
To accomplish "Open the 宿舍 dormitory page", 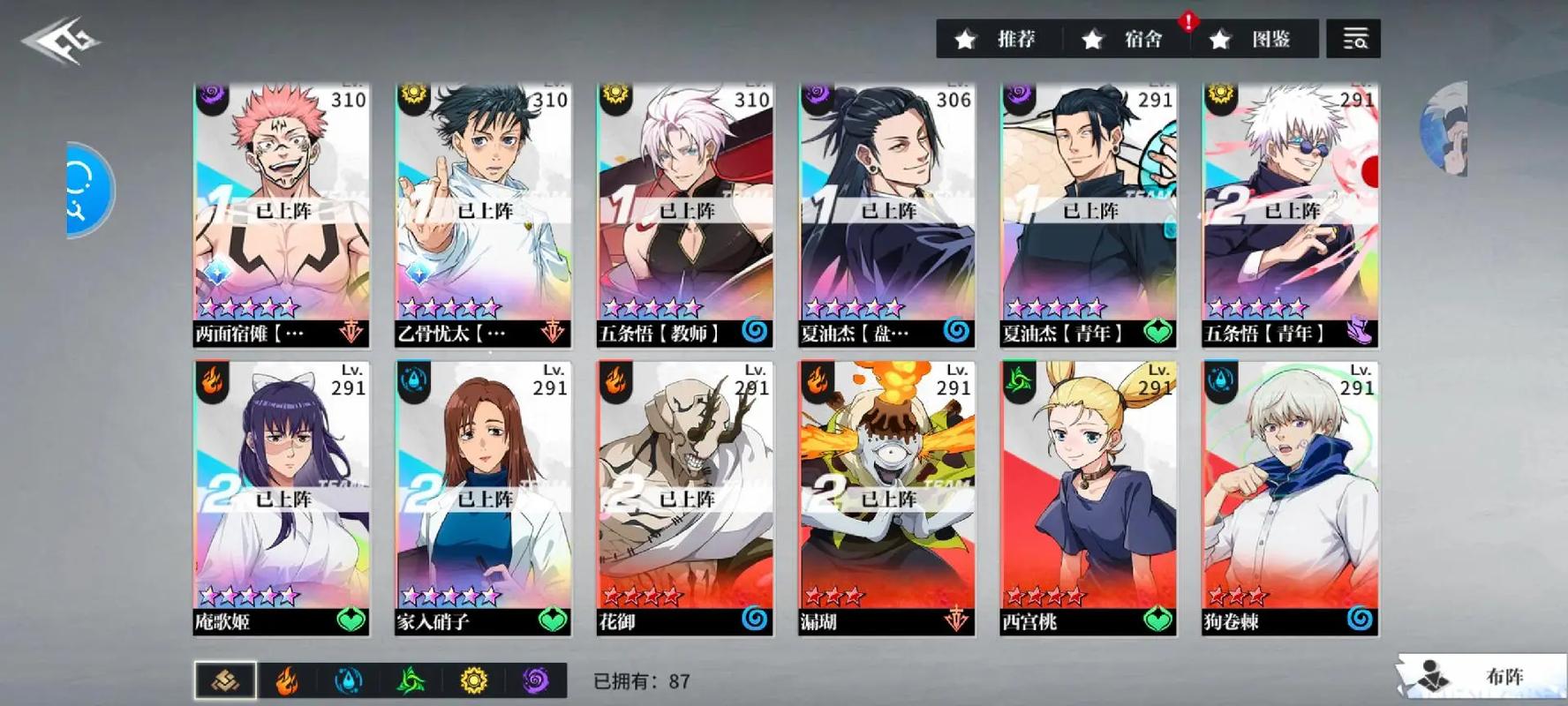I will tap(1126, 39).
